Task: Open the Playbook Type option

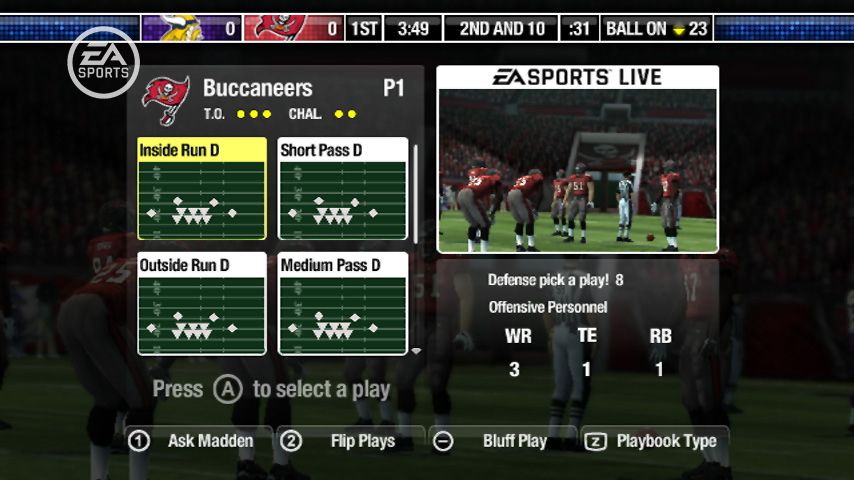Action: [654, 441]
